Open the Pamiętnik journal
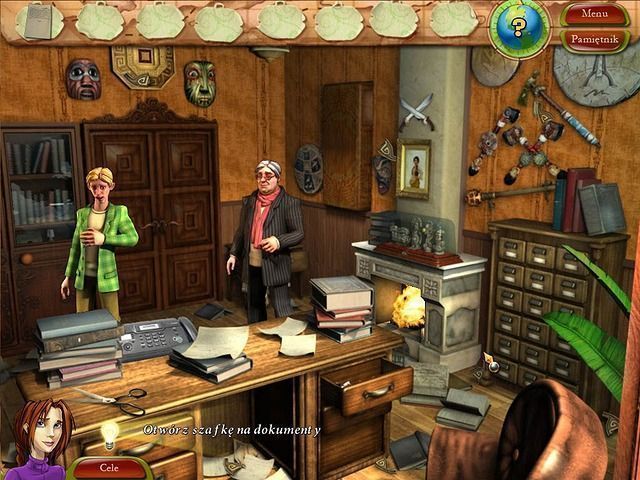 click(x=594, y=39)
